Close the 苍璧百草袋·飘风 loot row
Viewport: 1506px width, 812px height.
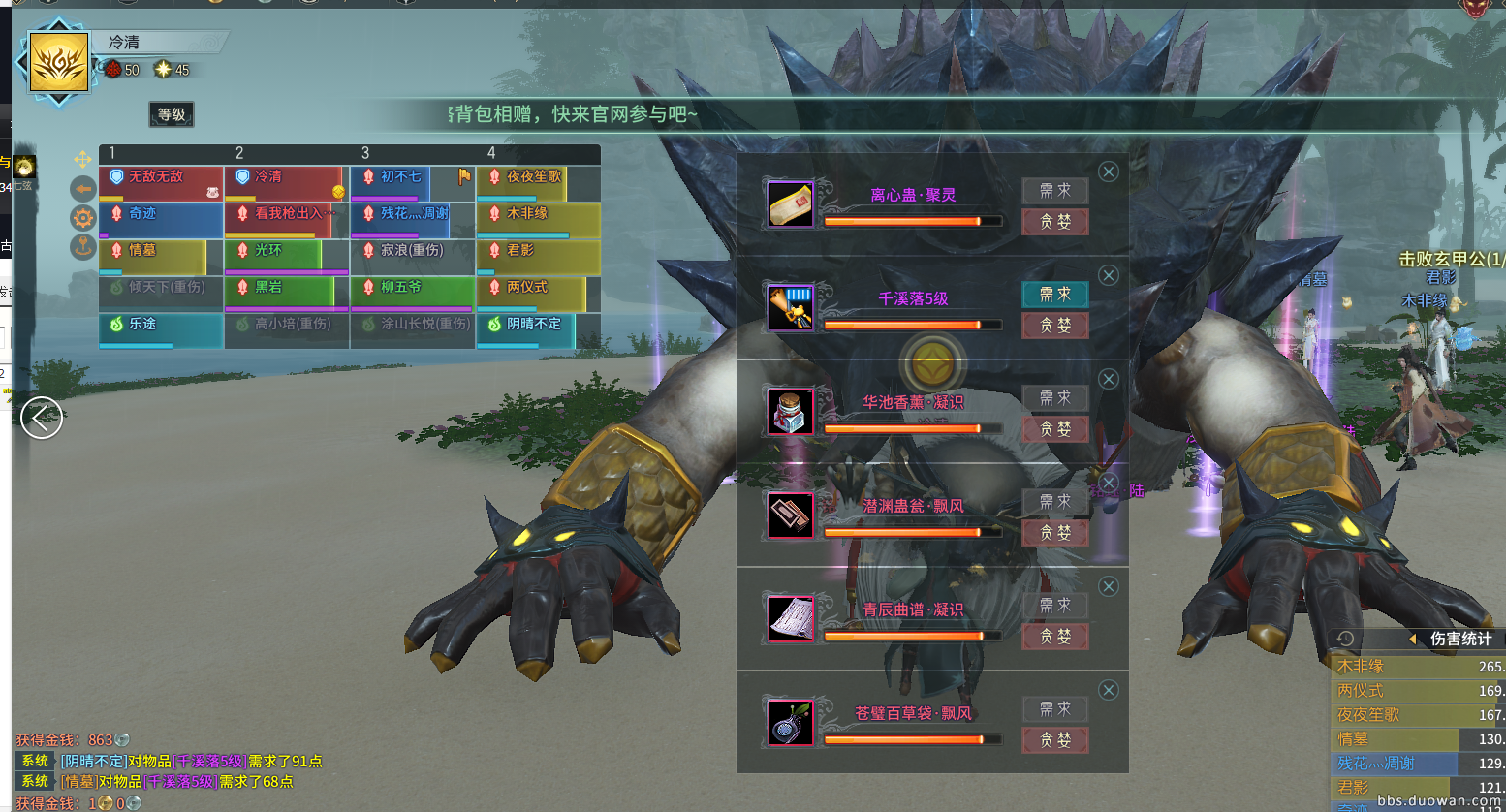point(1109,690)
